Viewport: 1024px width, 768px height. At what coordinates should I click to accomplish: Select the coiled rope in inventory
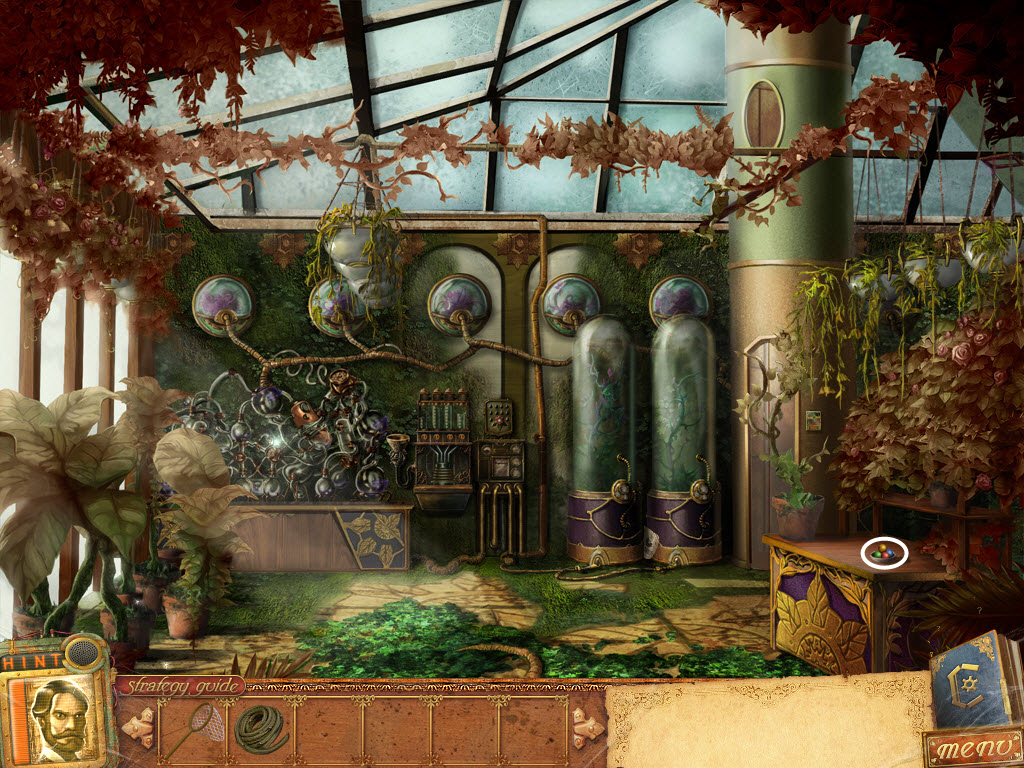pos(261,728)
